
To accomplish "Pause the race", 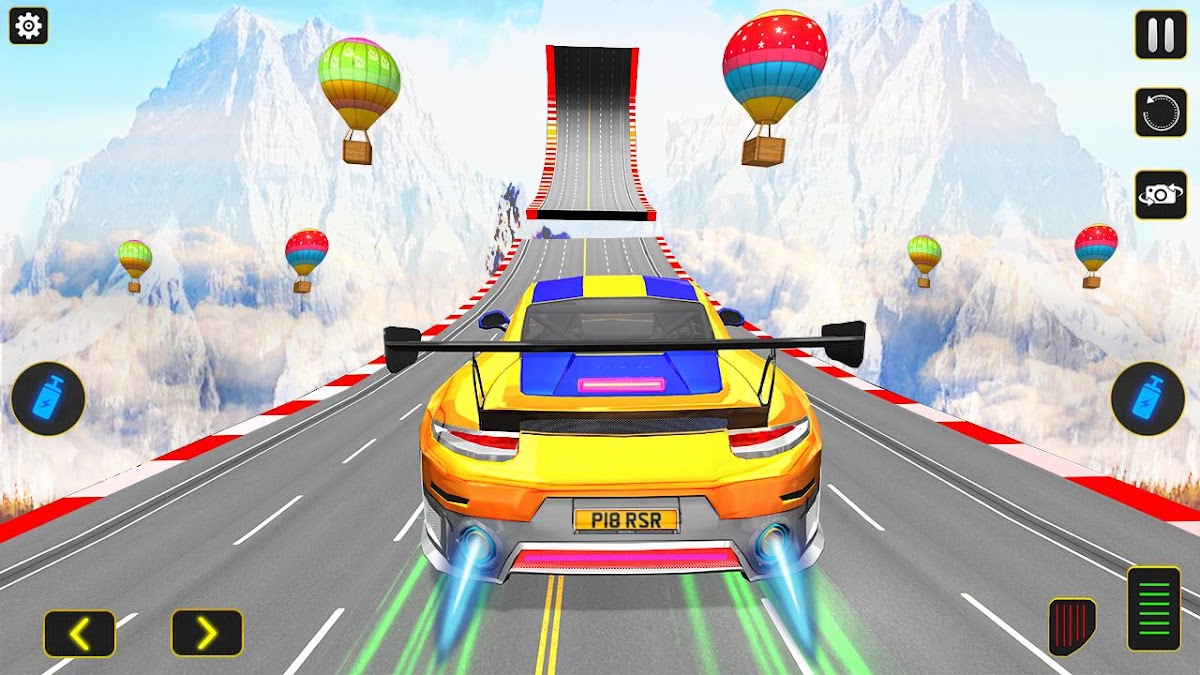I will click(1160, 35).
